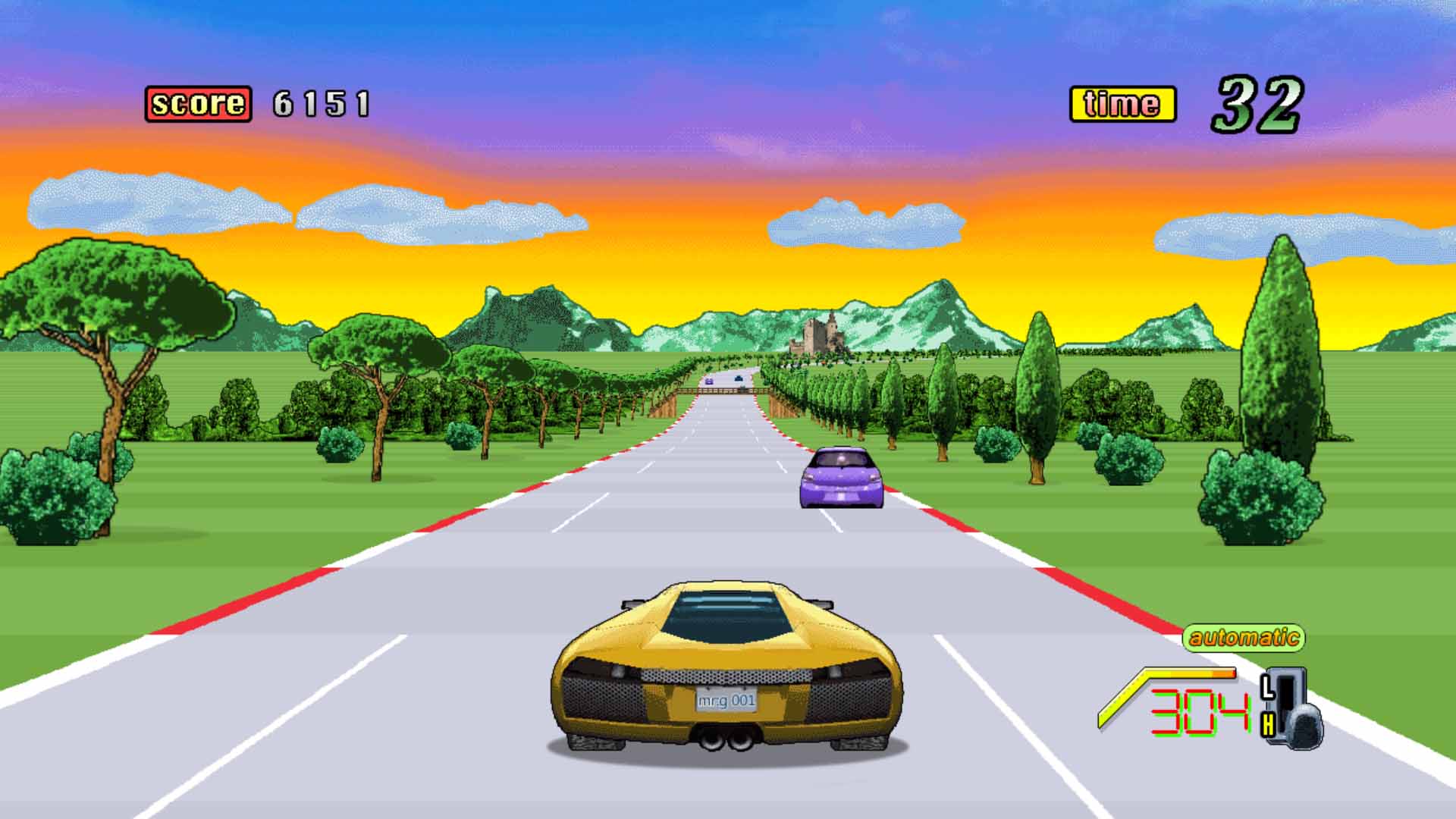This screenshot has width=1456, height=819.
Task: Toggle the automatic transmission badge
Action: point(1243,637)
